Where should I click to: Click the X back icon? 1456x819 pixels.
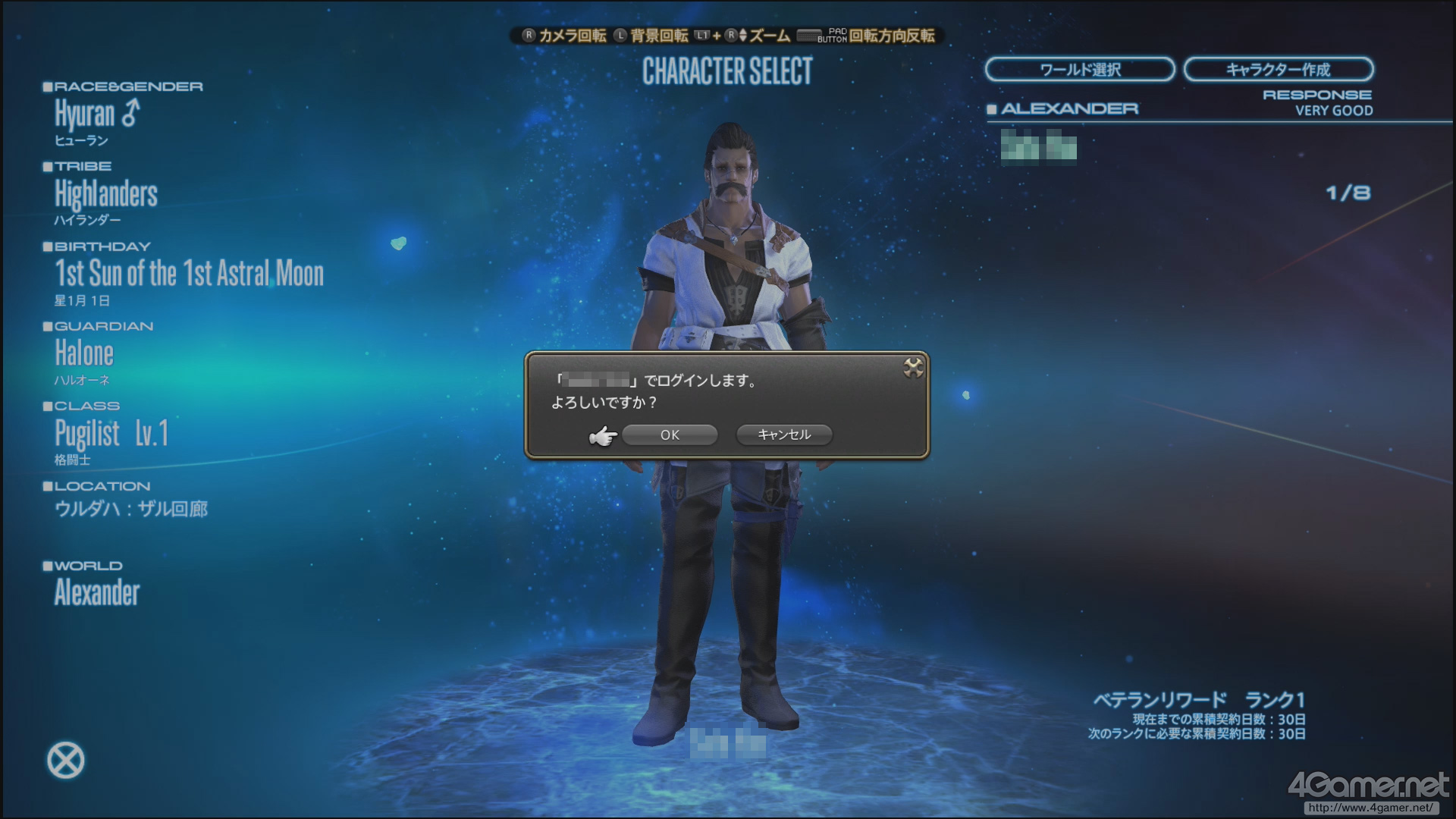tap(66, 761)
